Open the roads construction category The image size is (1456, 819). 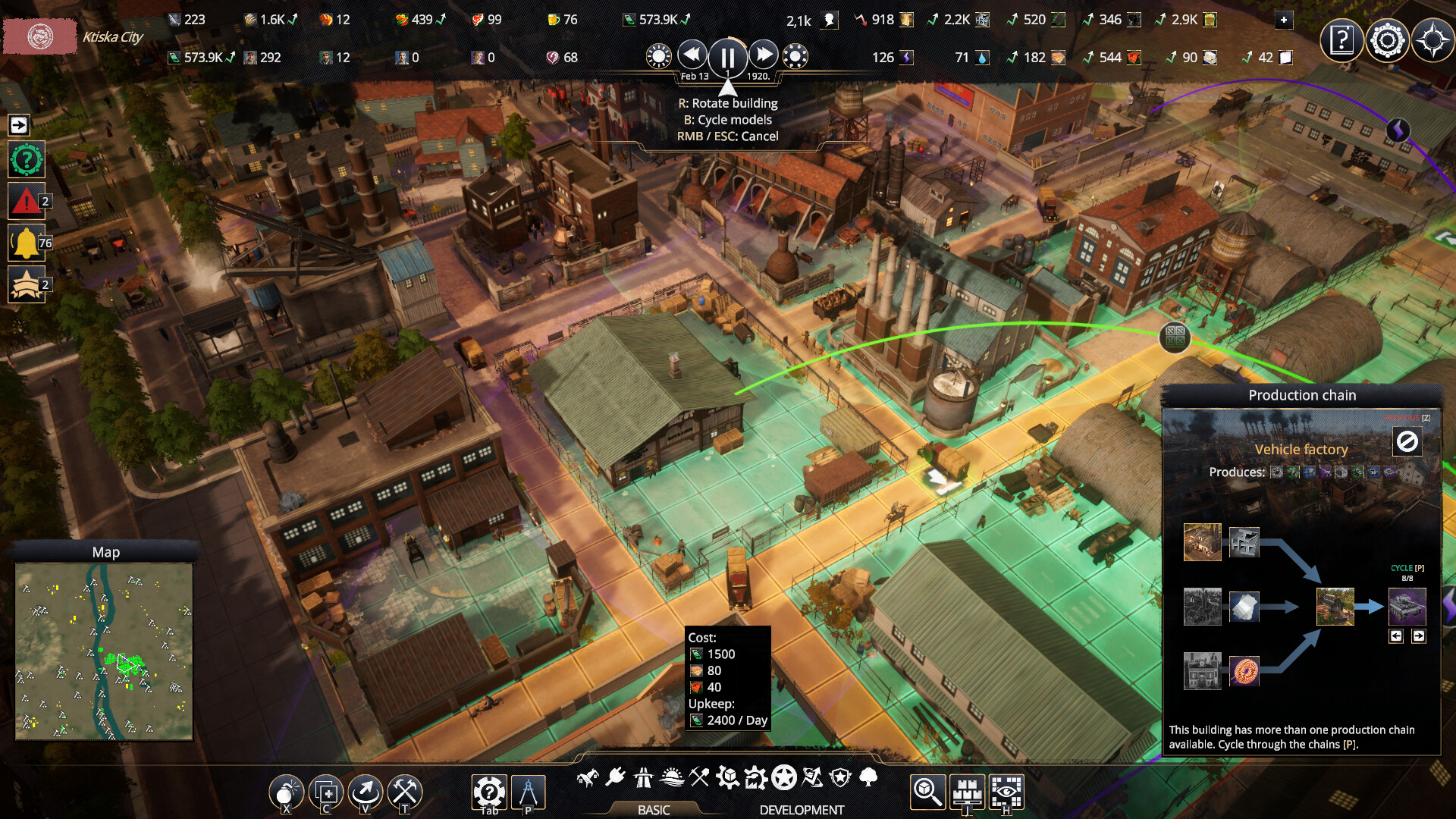(x=642, y=778)
